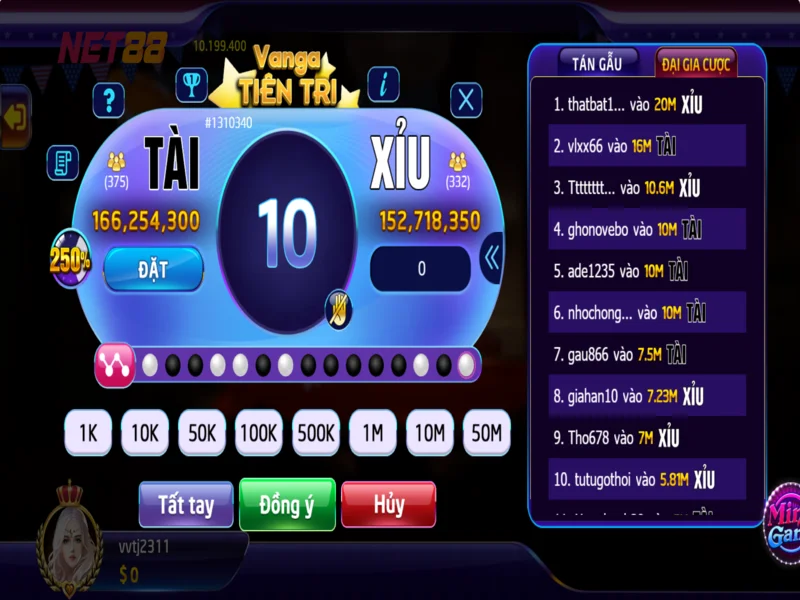Pick the 50K chip
Screen dimensions: 800x600
tap(202, 434)
